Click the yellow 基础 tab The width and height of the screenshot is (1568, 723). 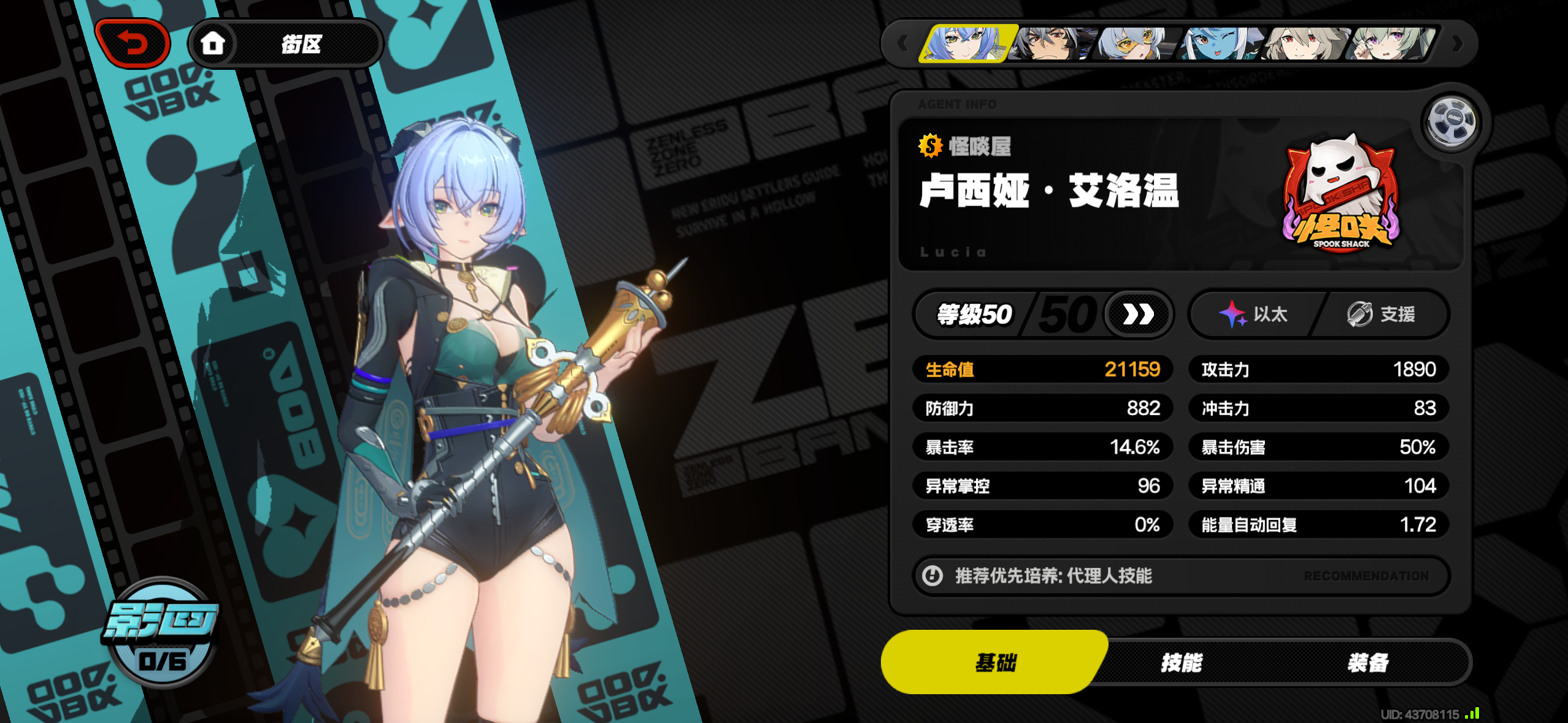[x=996, y=662]
